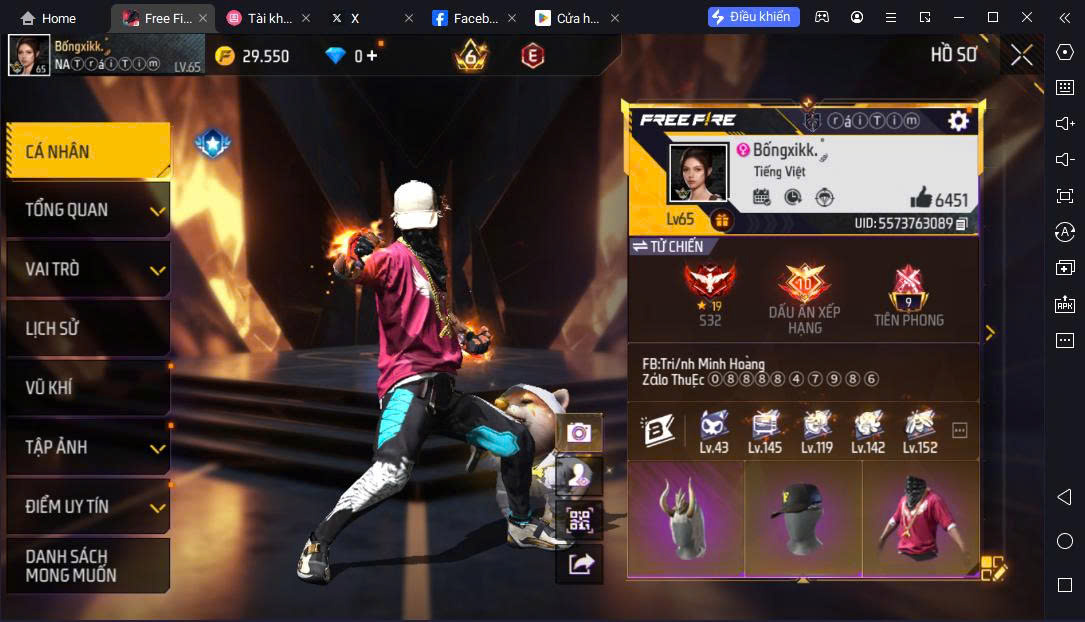Open the Vũ Khí section
This screenshot has width=1085, height=622.
[x=88, y=387]
